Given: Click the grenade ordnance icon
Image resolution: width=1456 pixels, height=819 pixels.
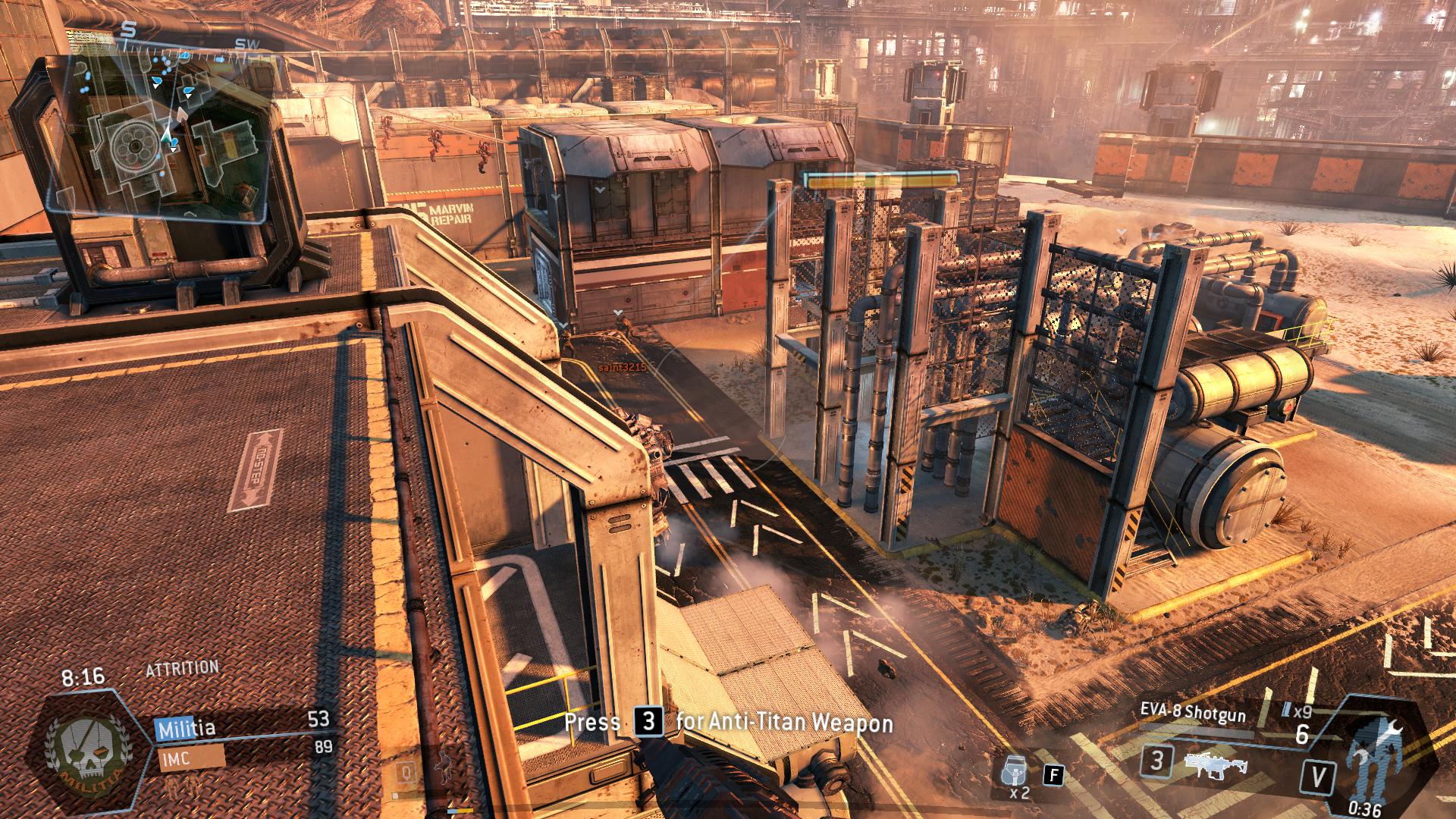Looking at the screenshot, I should (1013, 770).
